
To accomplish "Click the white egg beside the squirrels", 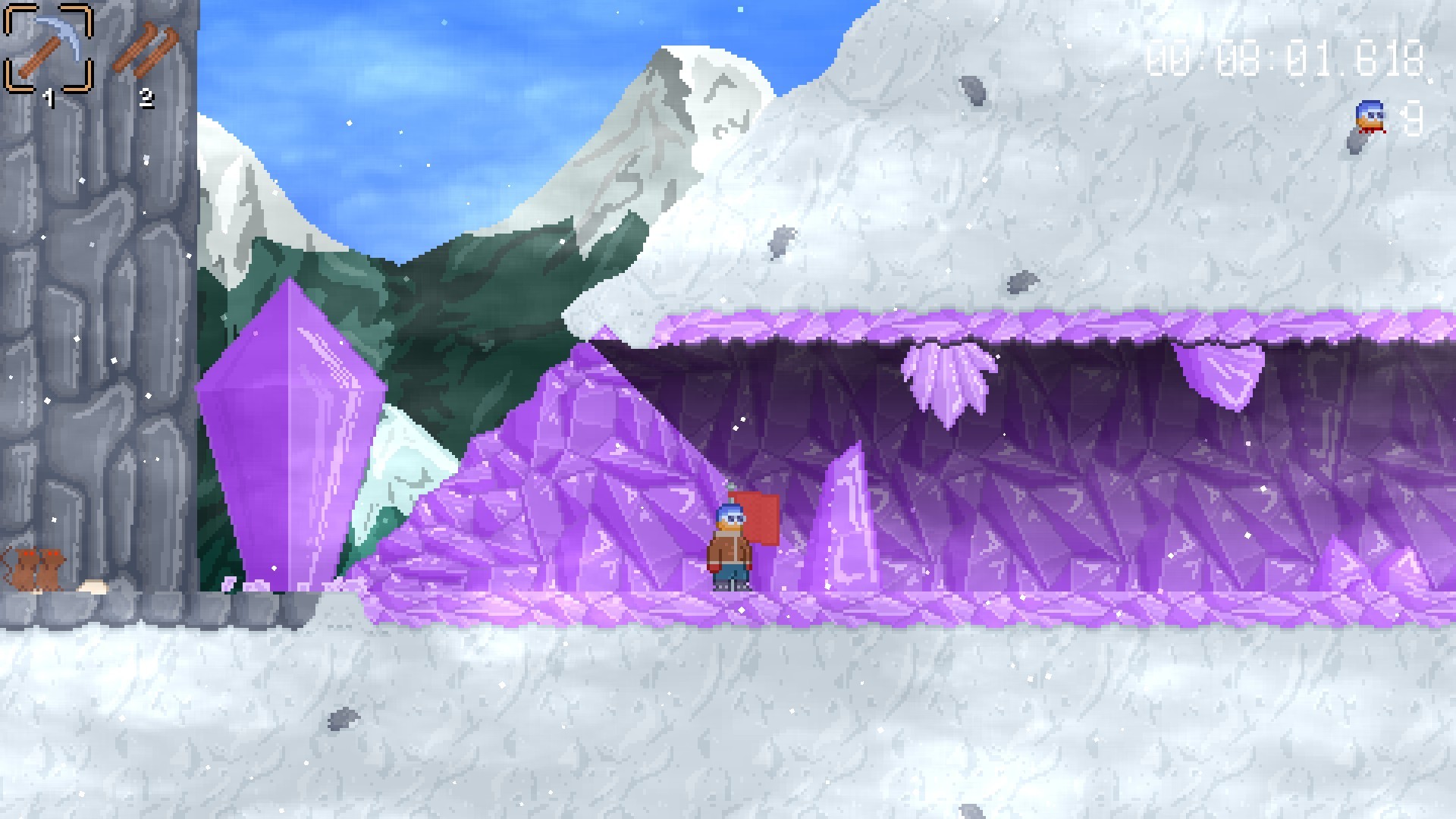I will coord(95,588).
